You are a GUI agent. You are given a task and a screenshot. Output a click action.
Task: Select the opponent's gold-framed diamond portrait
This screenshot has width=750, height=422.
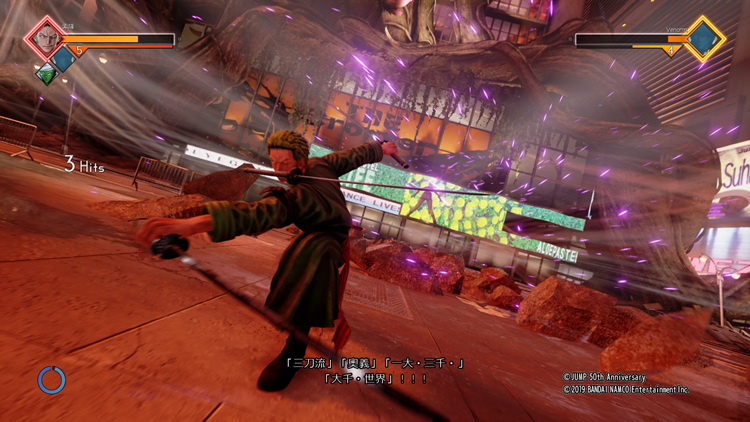(x=704, y=39)
